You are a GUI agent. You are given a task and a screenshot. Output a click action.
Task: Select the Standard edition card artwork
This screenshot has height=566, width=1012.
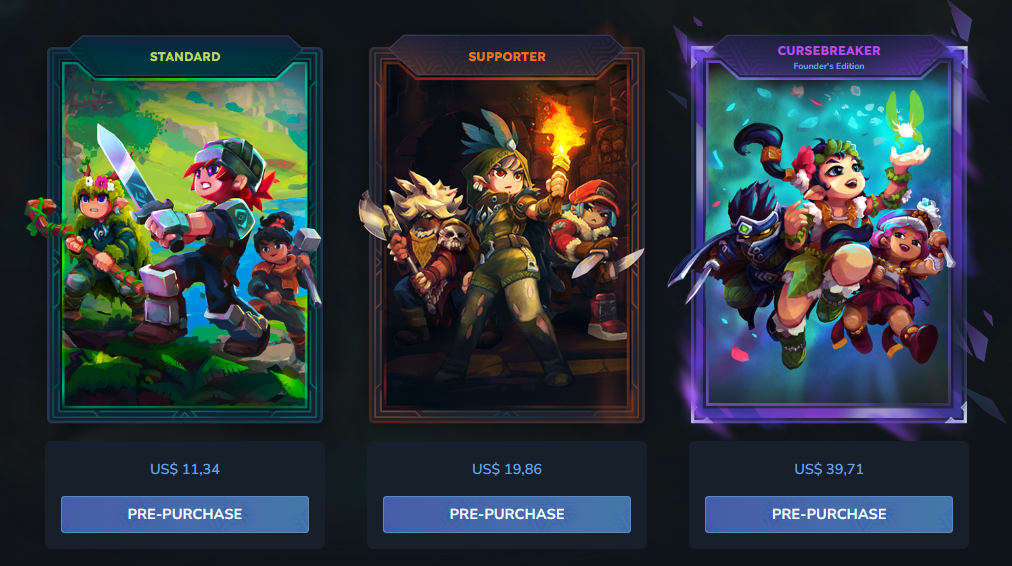coord(185,235)
